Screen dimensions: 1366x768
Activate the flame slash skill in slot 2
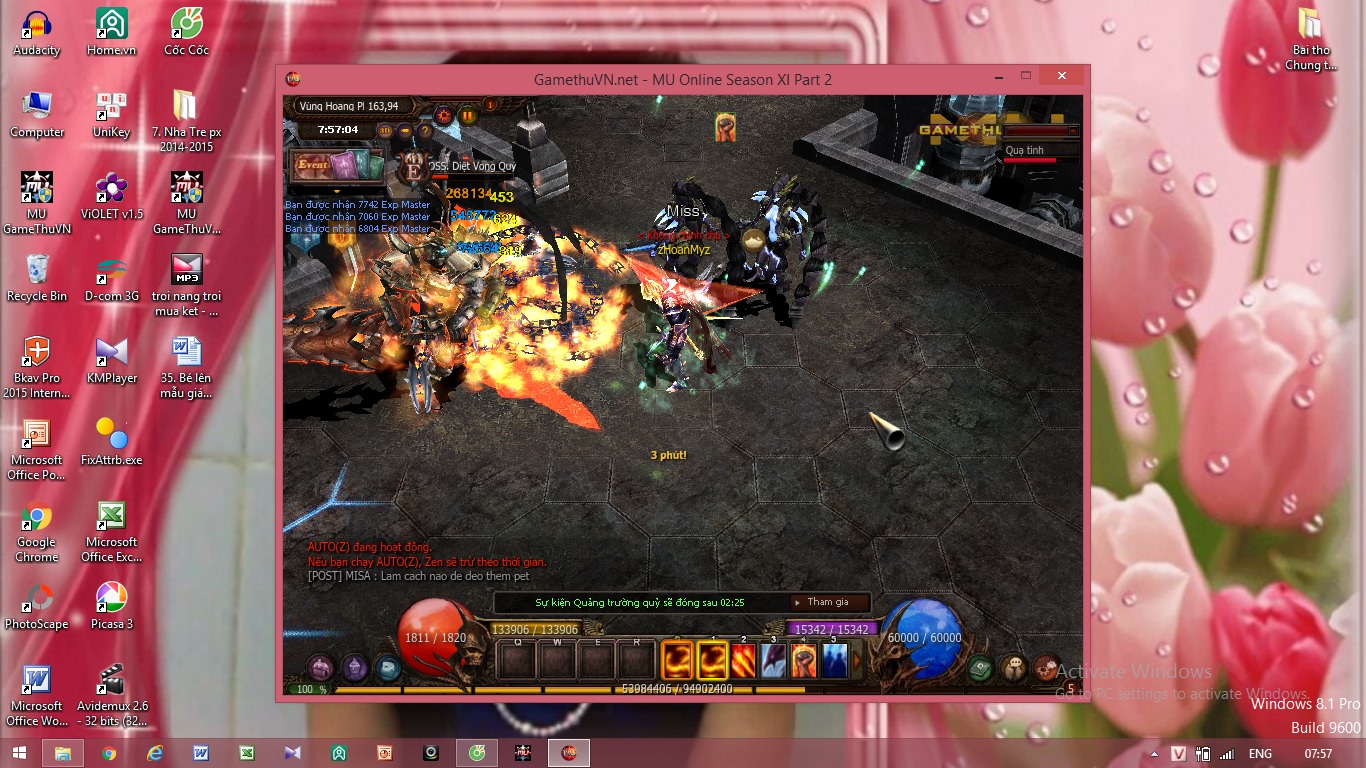(743, 660)
